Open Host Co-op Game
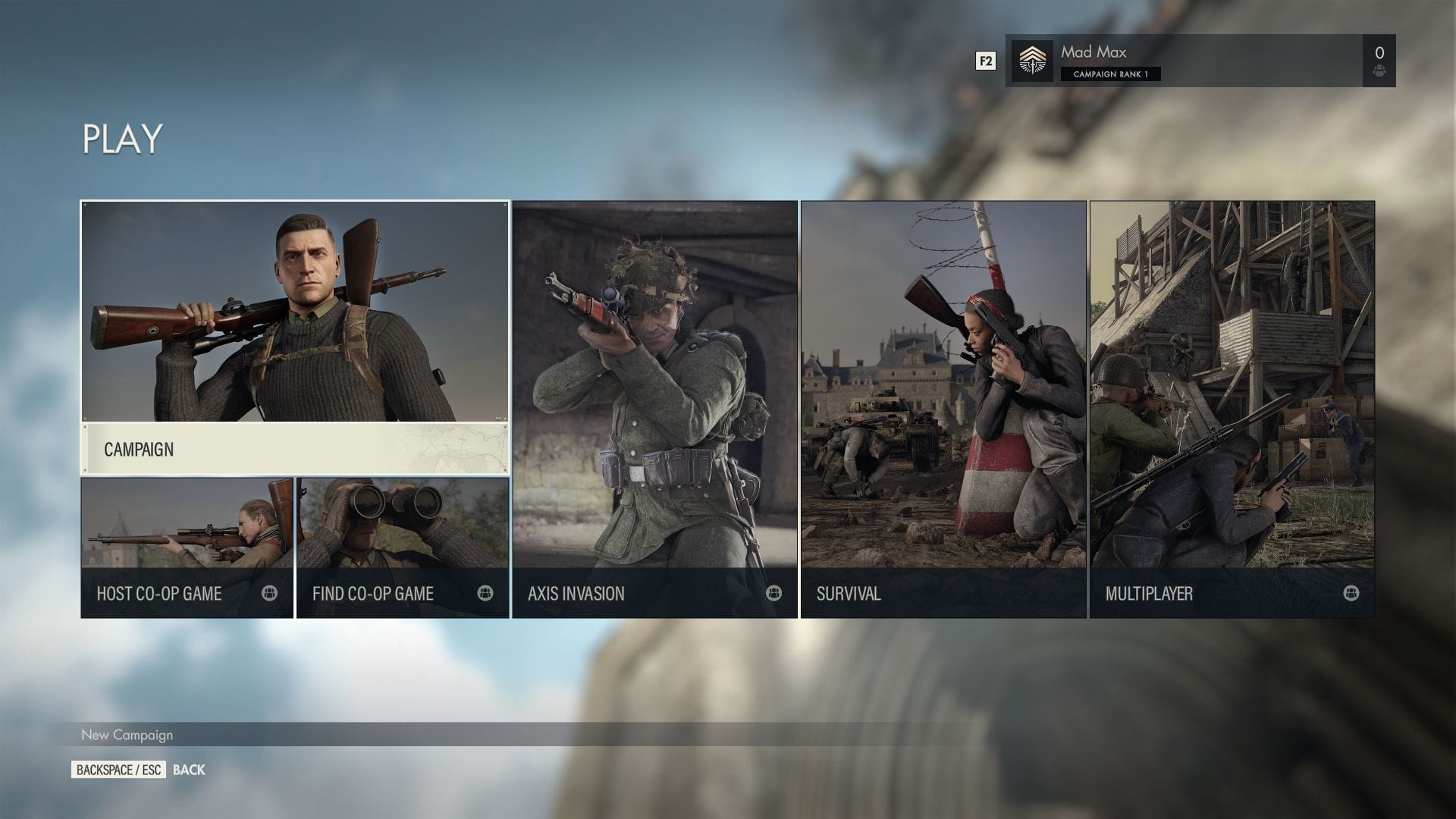 187,548
